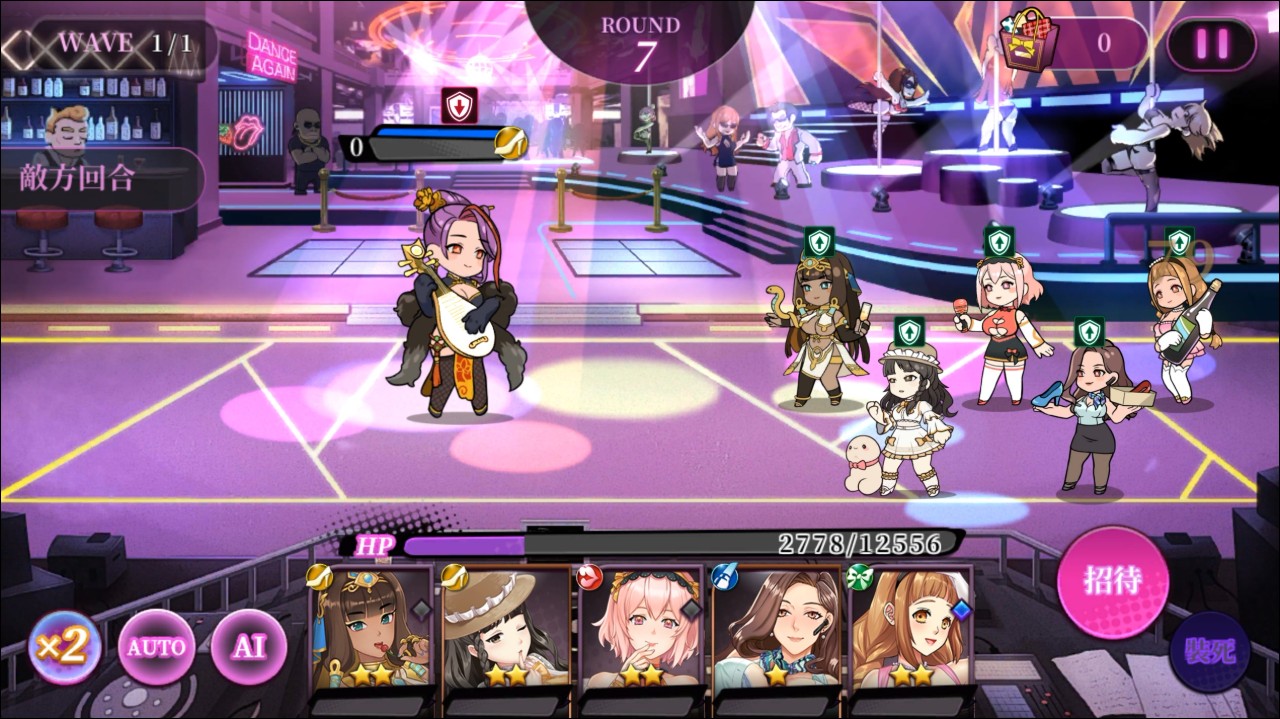
Task: Choose the black-haired girl with hat card
Action: pos(505,628)
